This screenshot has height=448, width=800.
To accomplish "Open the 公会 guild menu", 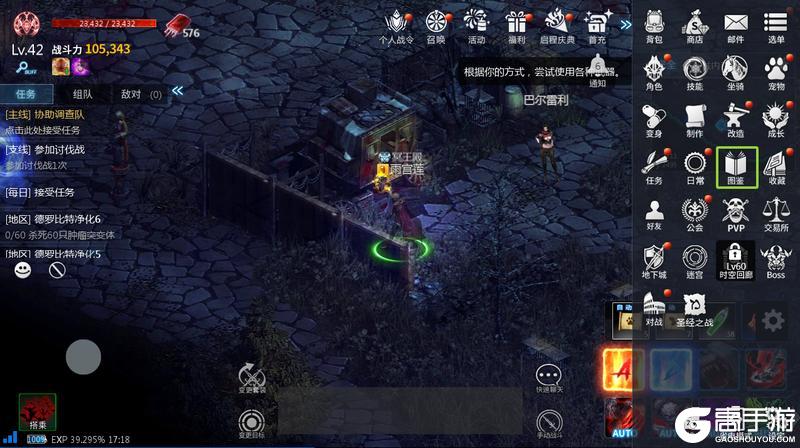I will [694, 212].
